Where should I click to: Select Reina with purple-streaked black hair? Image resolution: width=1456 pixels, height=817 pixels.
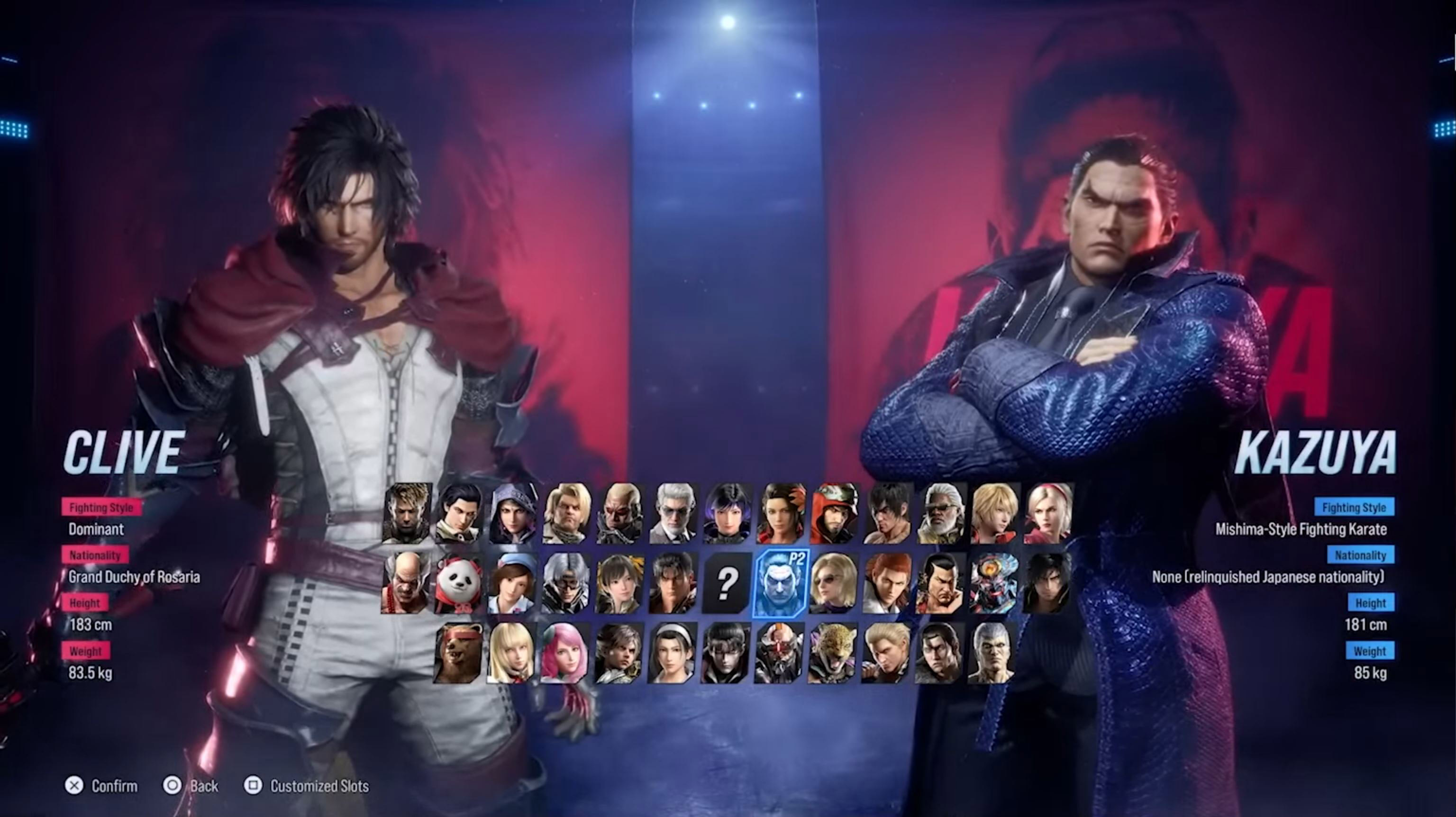(x=727, y=513)
